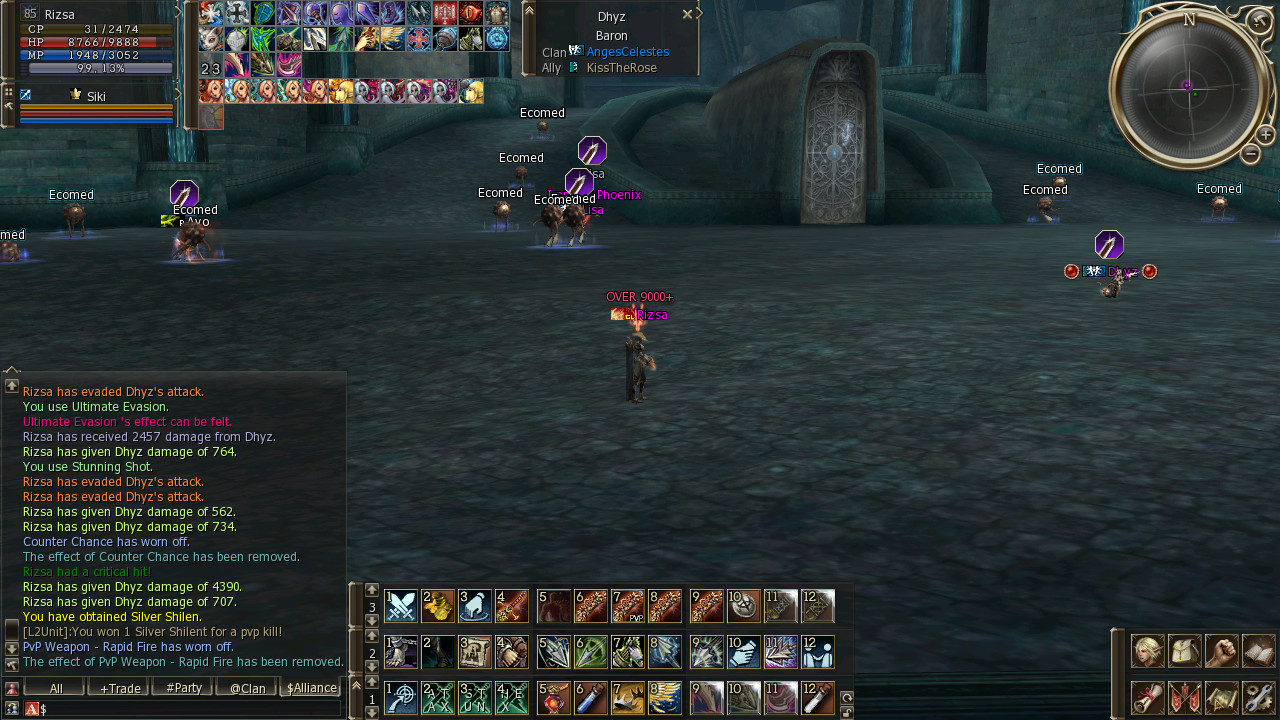1280x720 pixels.
Task: Switch to the All chat tab
Action: [55, 688]
